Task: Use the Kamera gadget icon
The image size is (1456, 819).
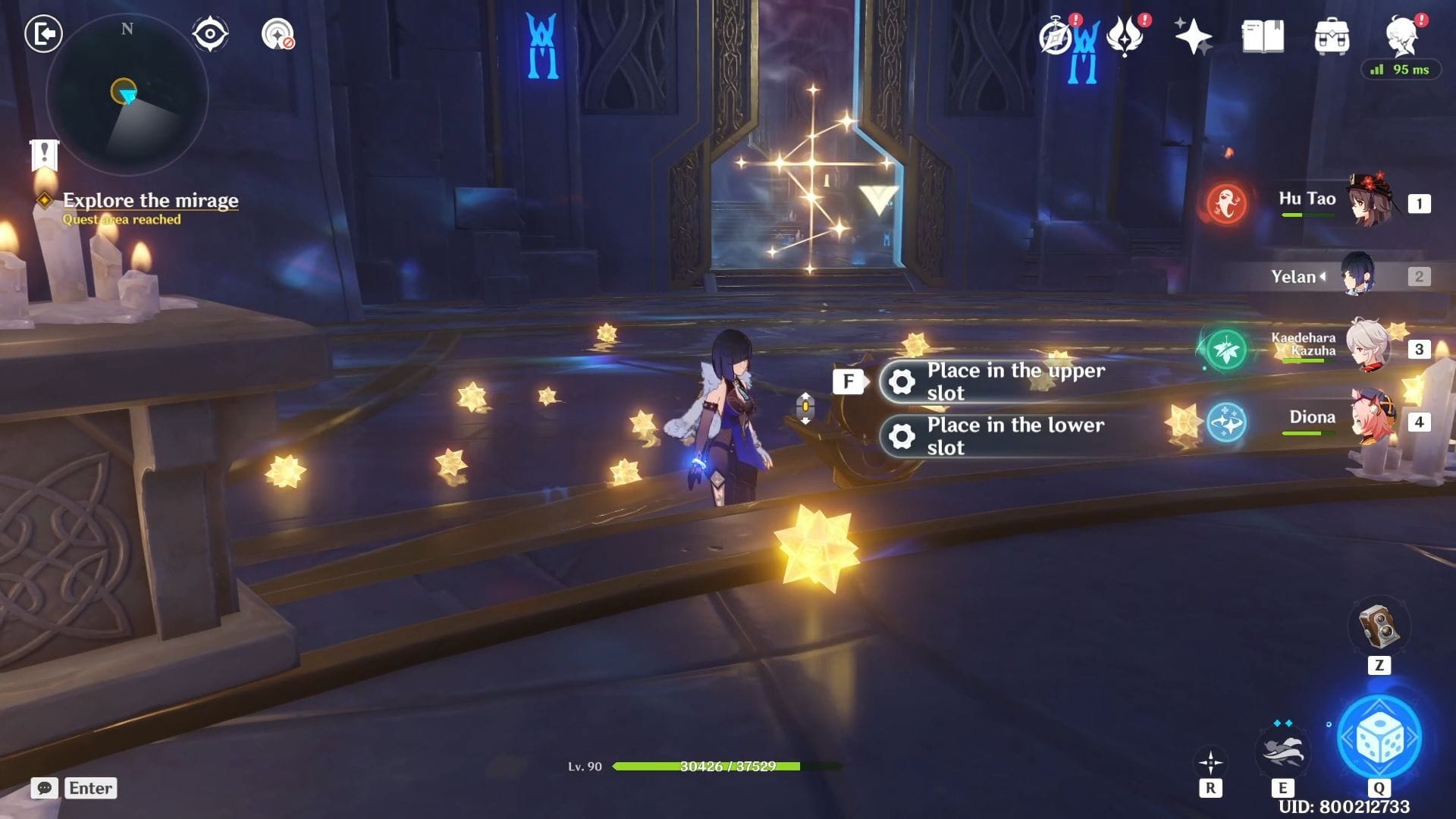Action: pos(1379,626)
